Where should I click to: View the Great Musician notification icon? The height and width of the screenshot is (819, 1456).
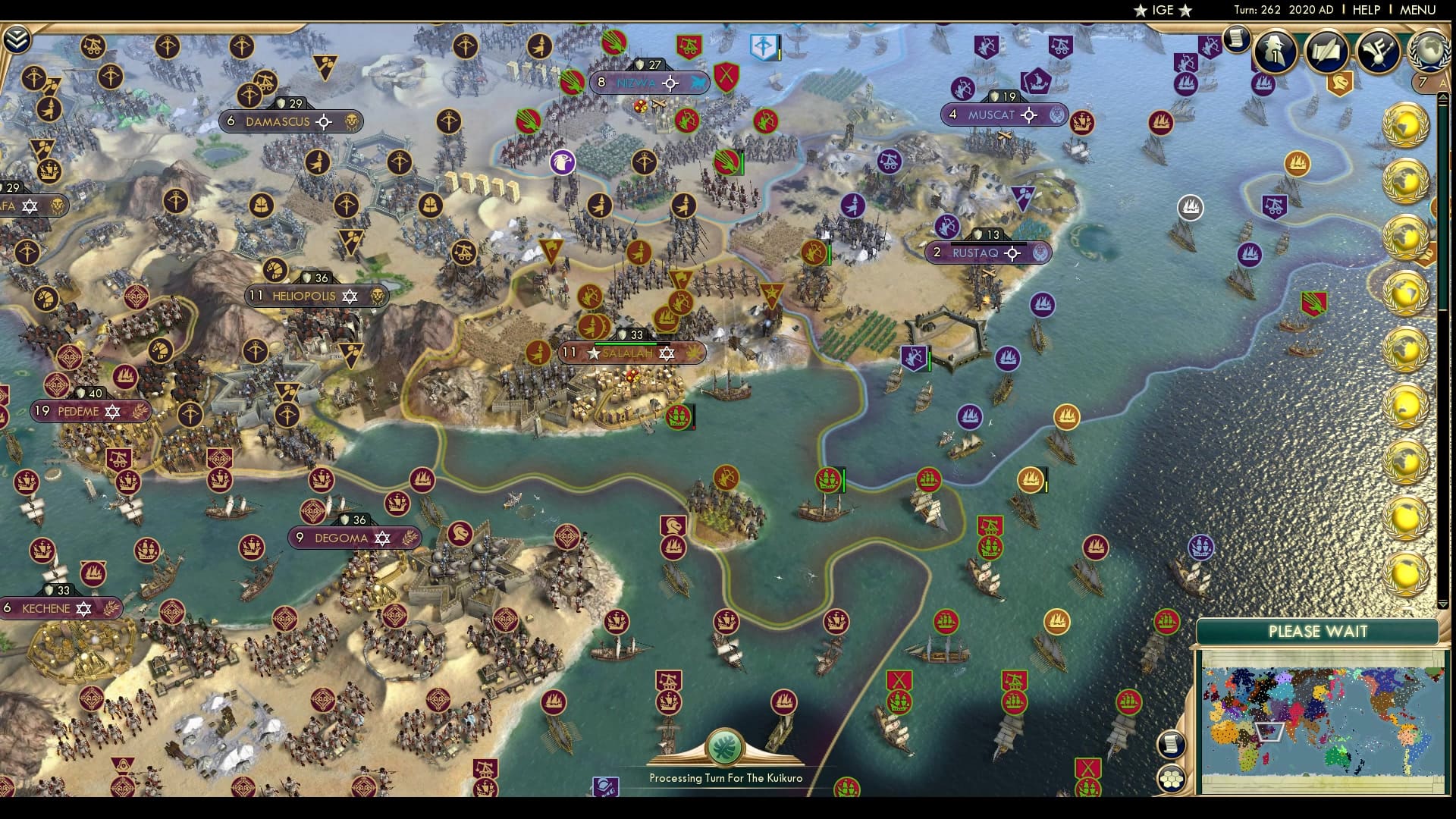(1380, 48)
